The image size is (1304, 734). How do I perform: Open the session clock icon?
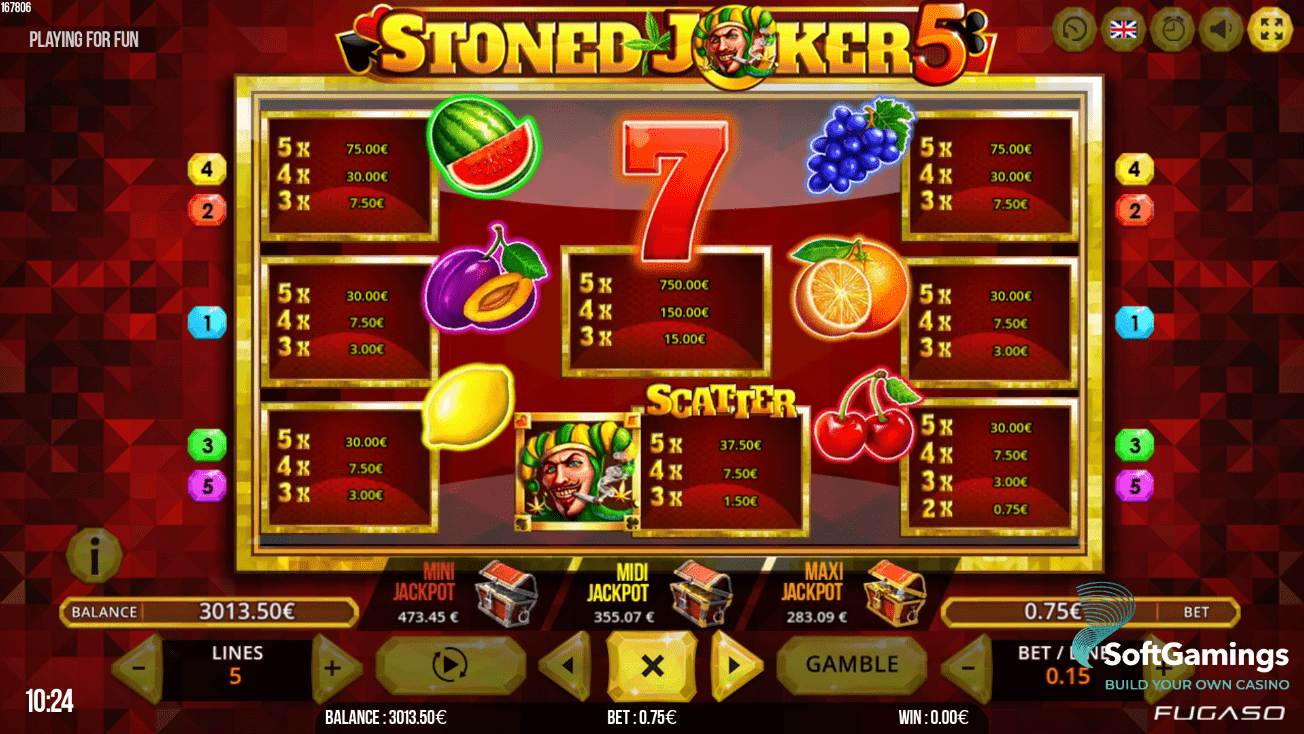pos(1172,29)
